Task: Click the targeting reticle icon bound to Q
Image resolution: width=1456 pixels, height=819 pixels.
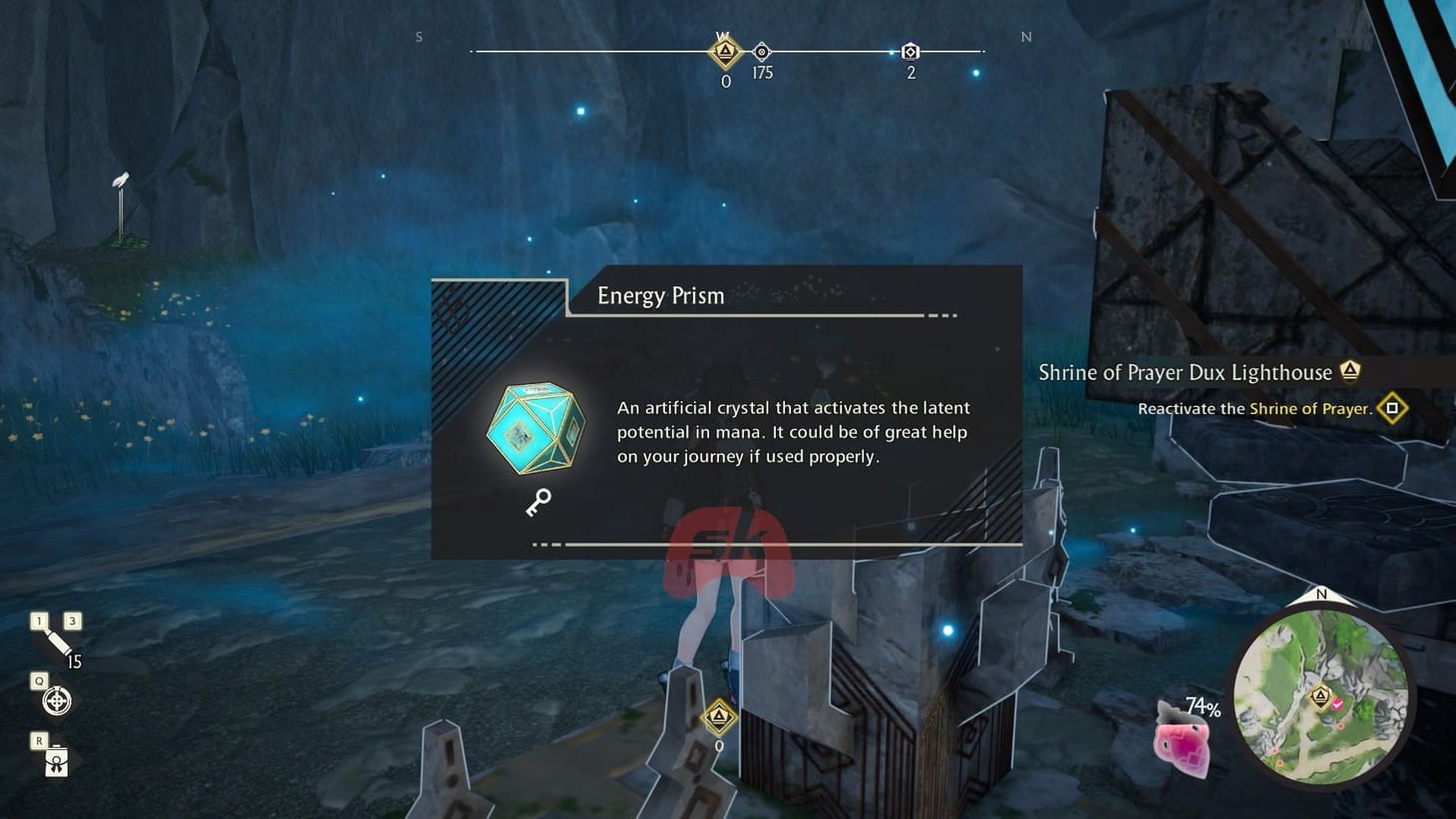Action: (57, 701)
